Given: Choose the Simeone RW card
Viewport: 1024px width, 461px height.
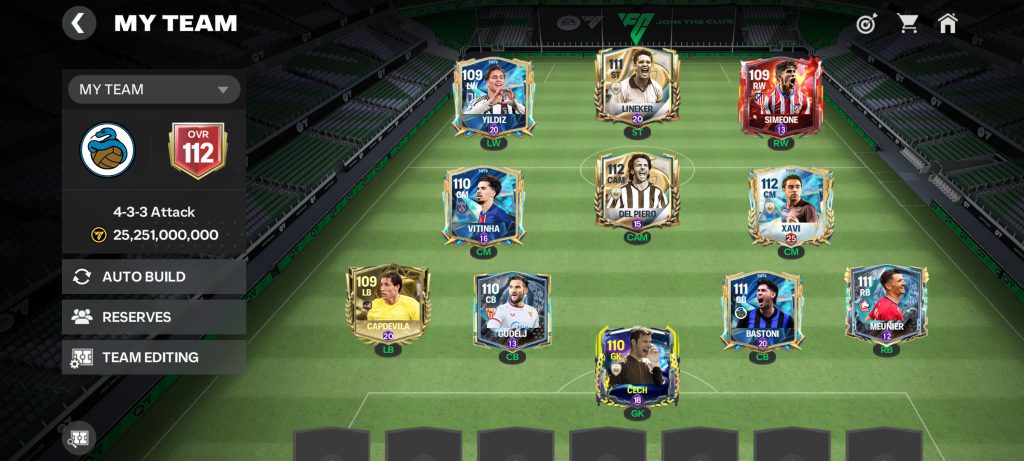Looking at the screenshot, I should (x=781, y=96).
